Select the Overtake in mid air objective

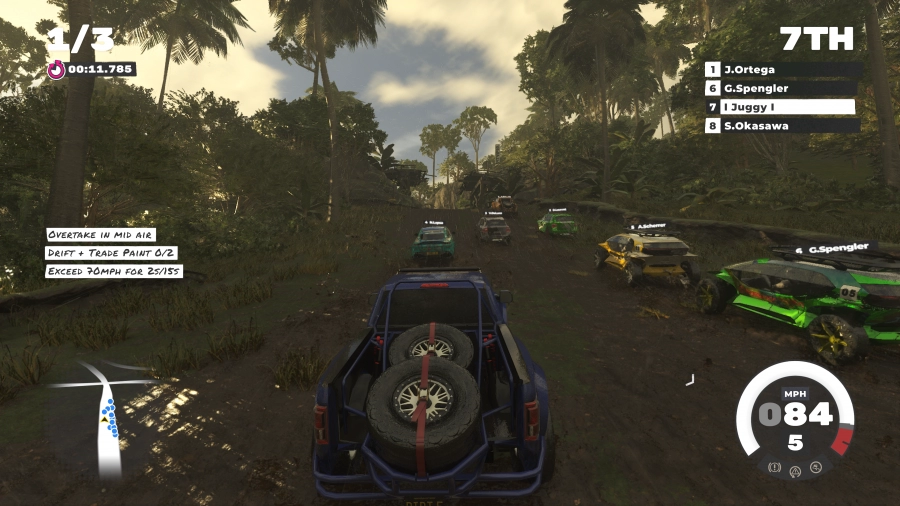coord(101,235)
